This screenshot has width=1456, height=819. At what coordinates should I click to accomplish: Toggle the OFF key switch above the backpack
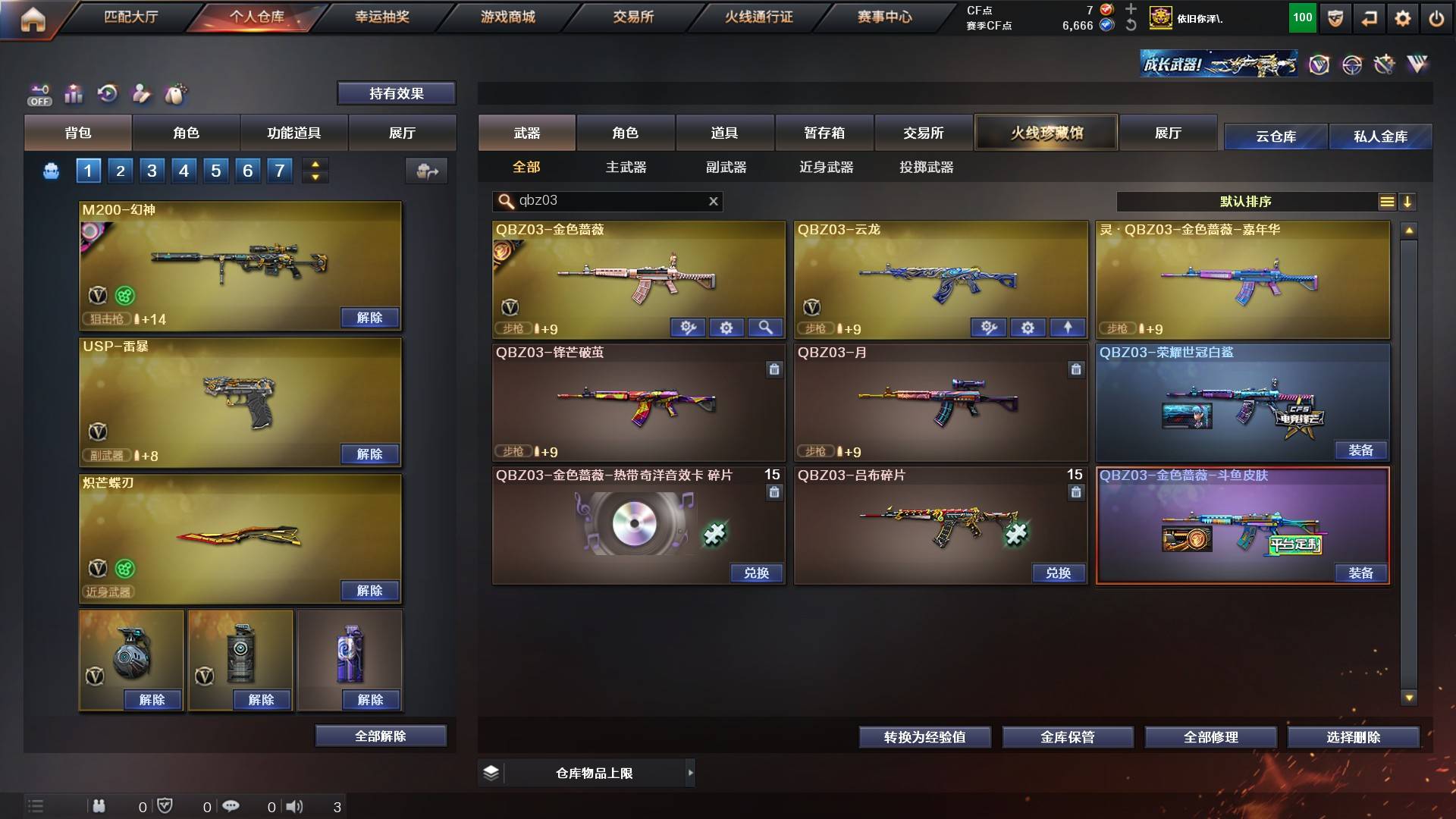click(x=39, y=93)
